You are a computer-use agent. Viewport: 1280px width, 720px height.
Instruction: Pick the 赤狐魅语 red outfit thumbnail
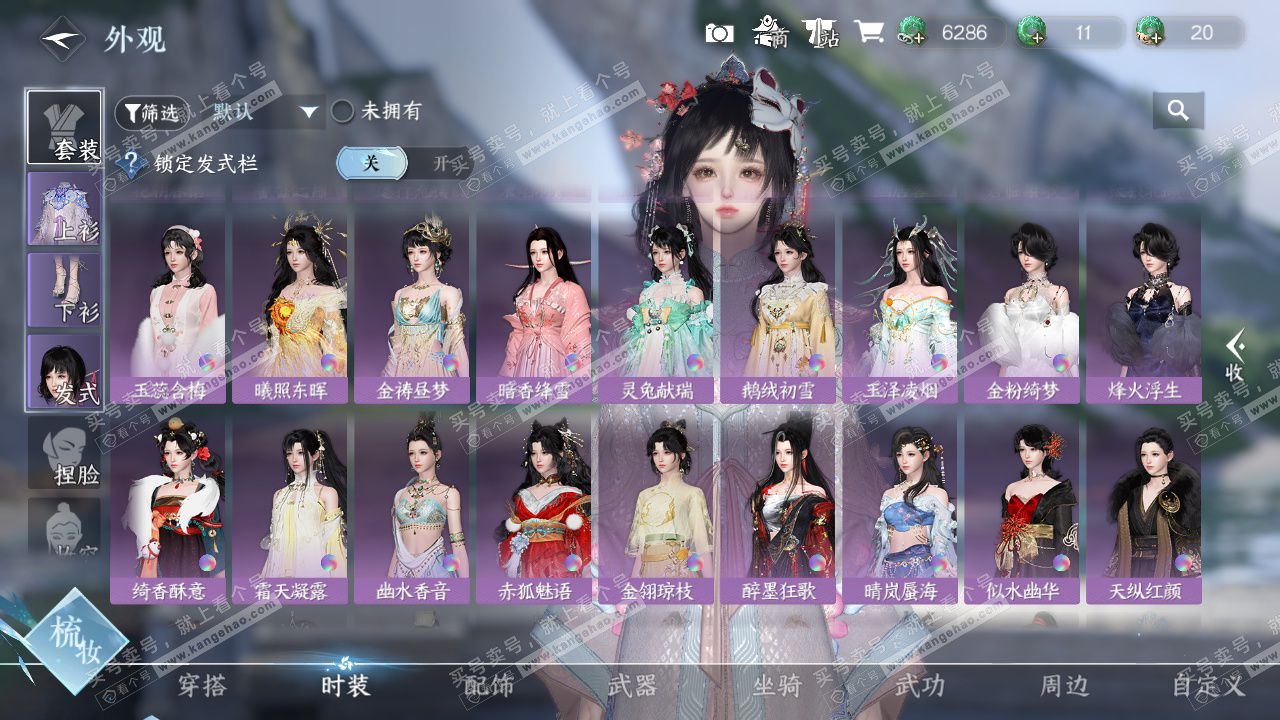pyautogui.click(x=535, y=505)
